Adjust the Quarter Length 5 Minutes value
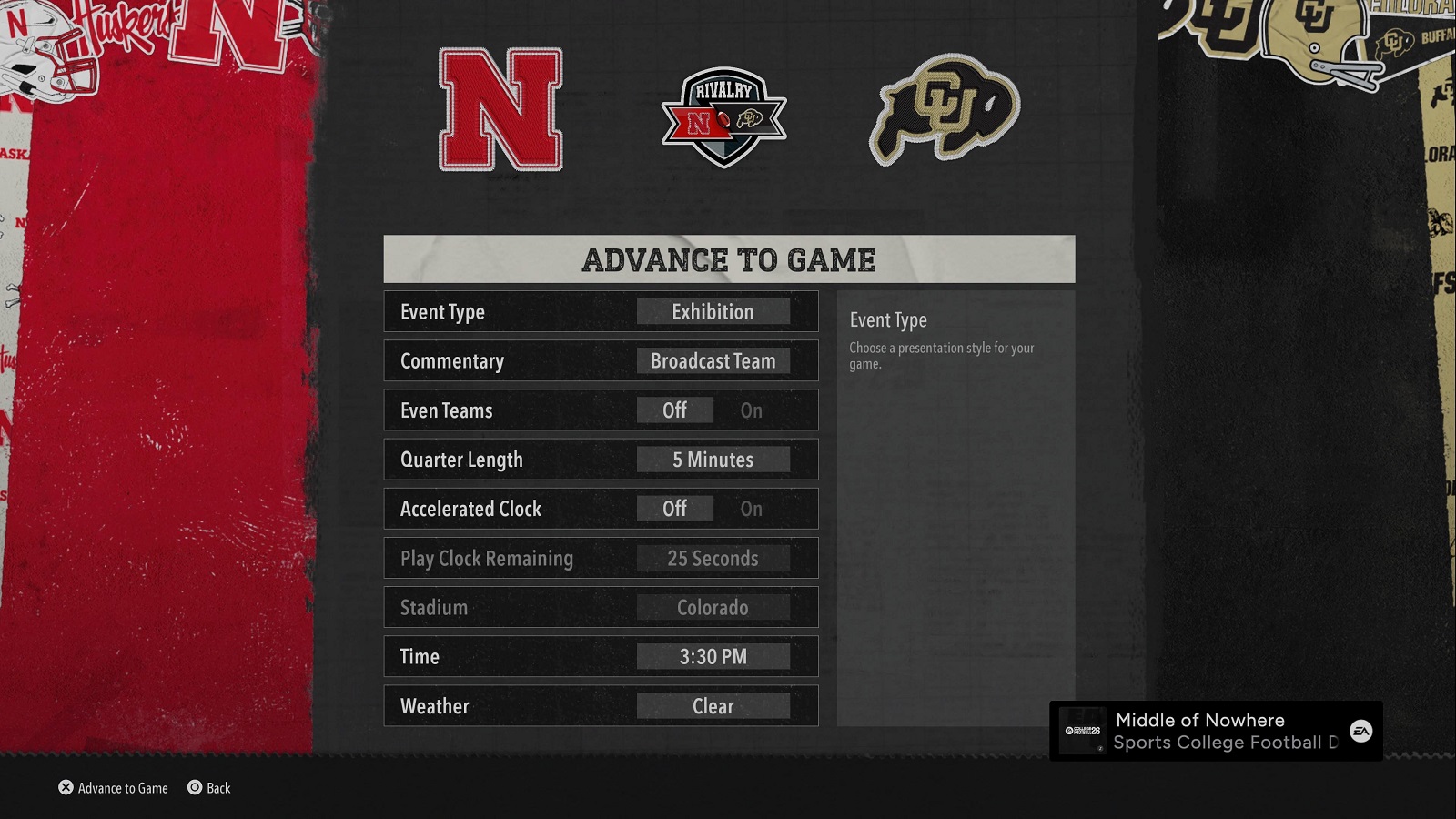Viewport: 1456px width, 819px height. click(x=713, y=460)
